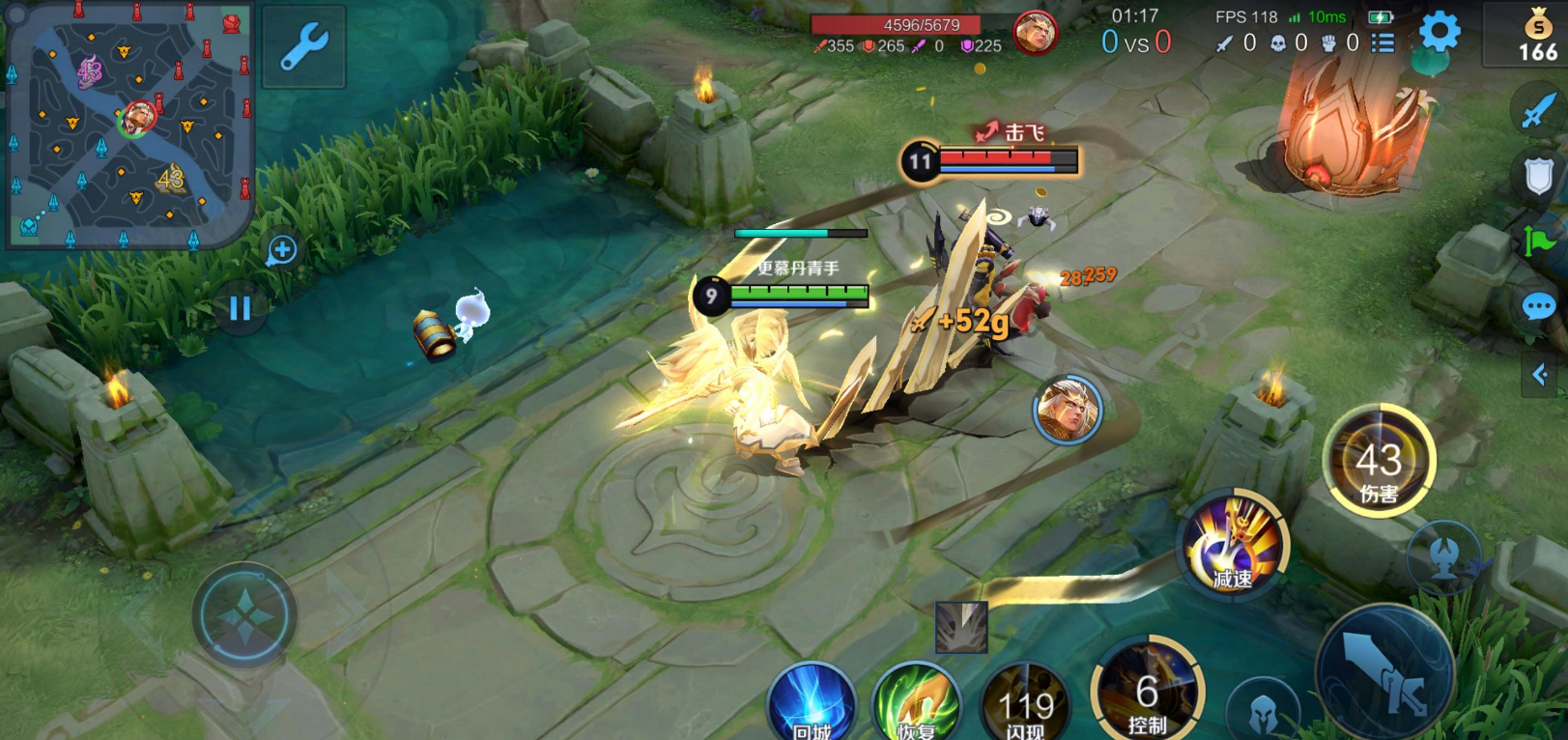Screen dimensions: 1568x740
Task: Lock onto the enemy hero portrait target
Action: click(x=1067, y=410)
